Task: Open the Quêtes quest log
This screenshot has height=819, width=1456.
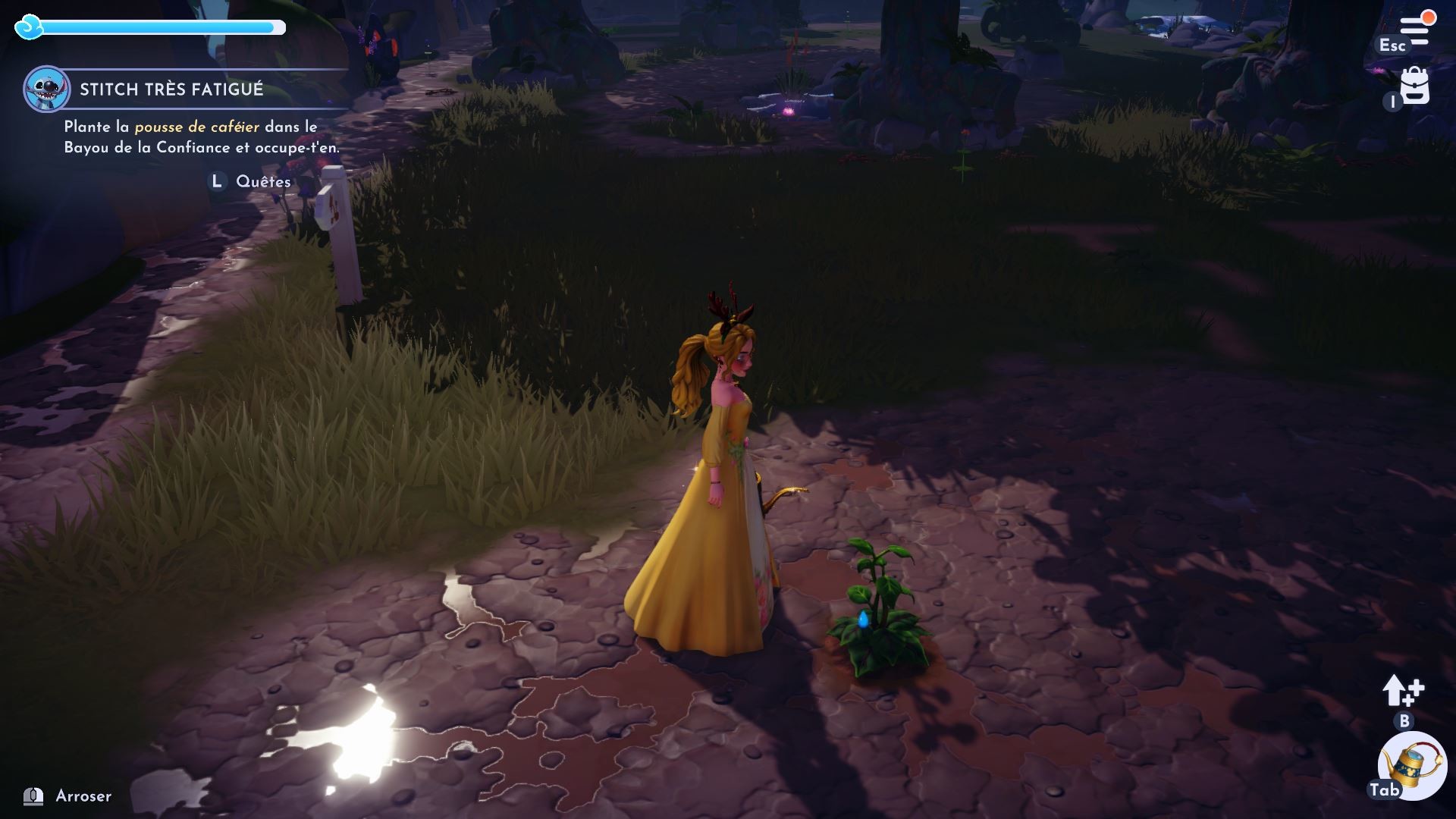Action: (262, 182)
